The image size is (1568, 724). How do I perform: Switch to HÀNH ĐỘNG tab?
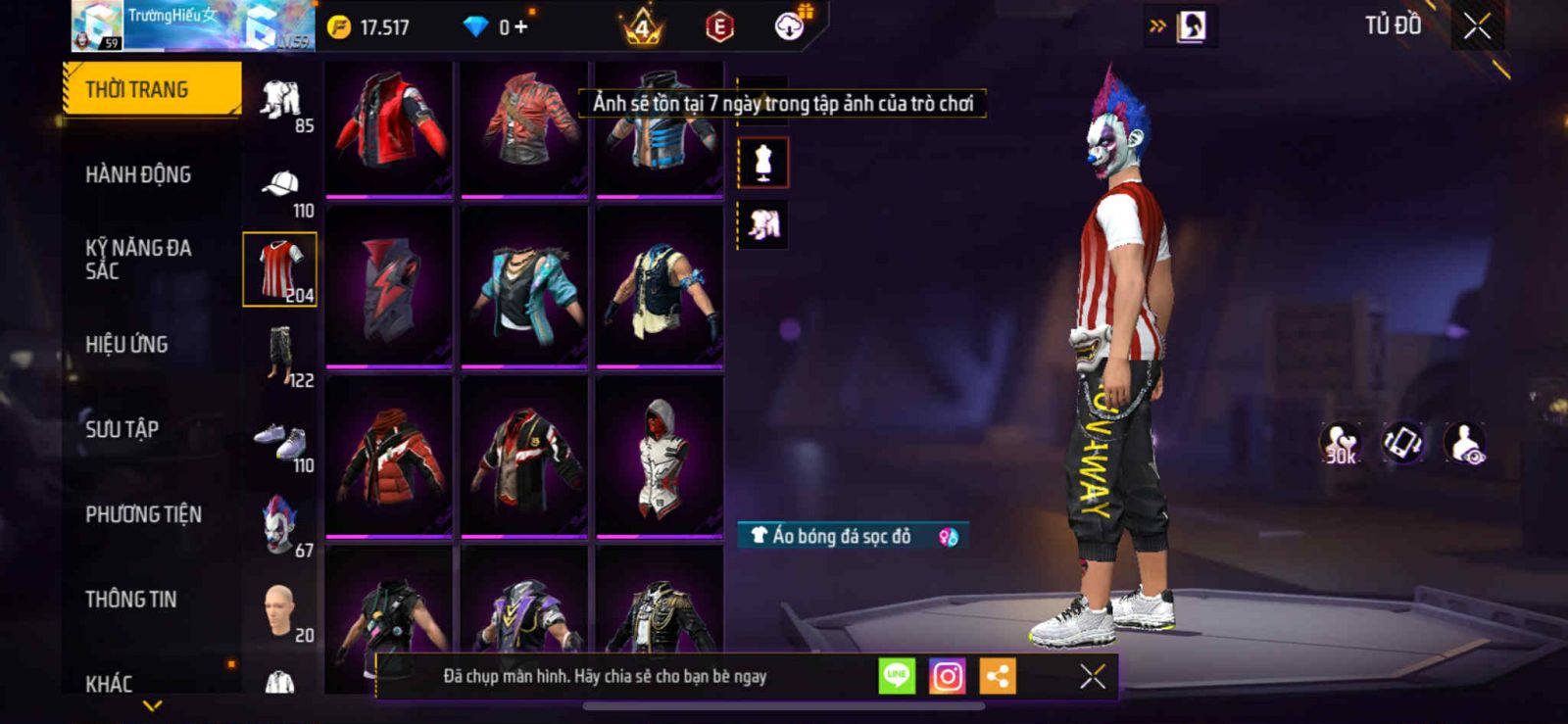(138, 174)
